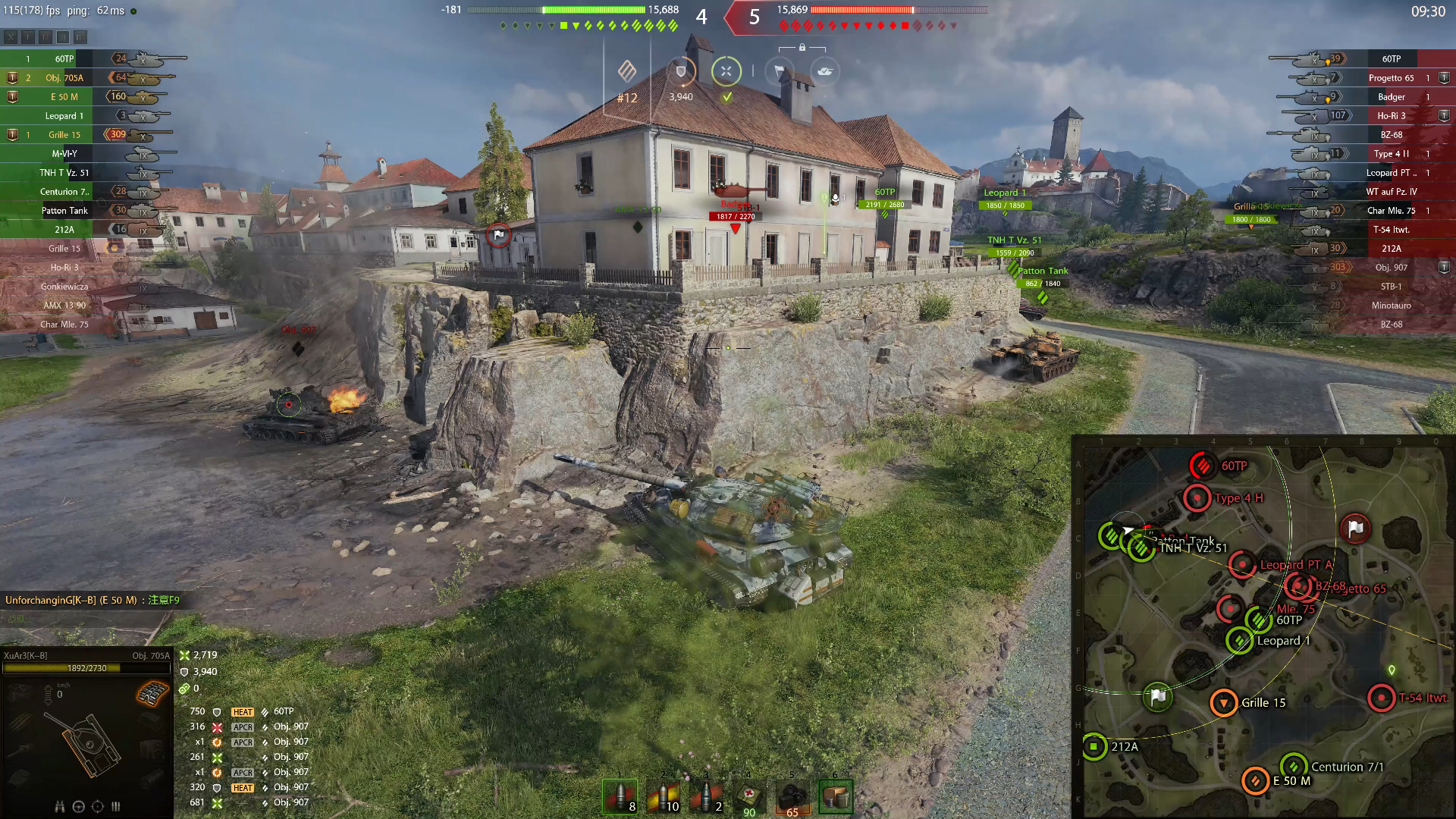Screen dimensions: 1456x819
Task: Select the Obj. 705A row in allied list
Action: point(64,78)
